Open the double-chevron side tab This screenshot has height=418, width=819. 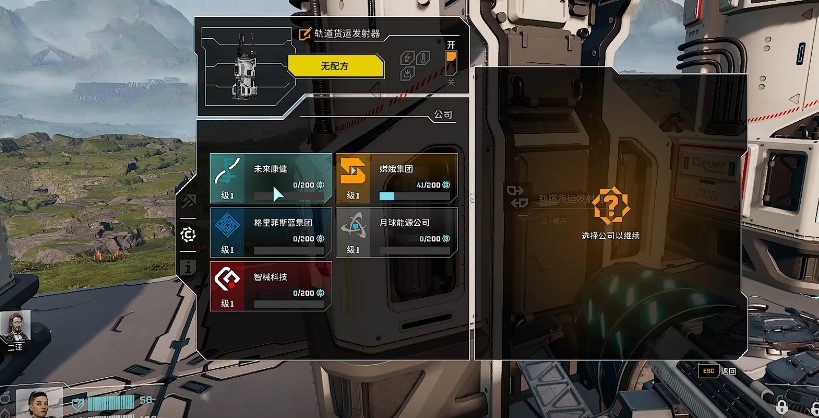(x=187, y=203)
